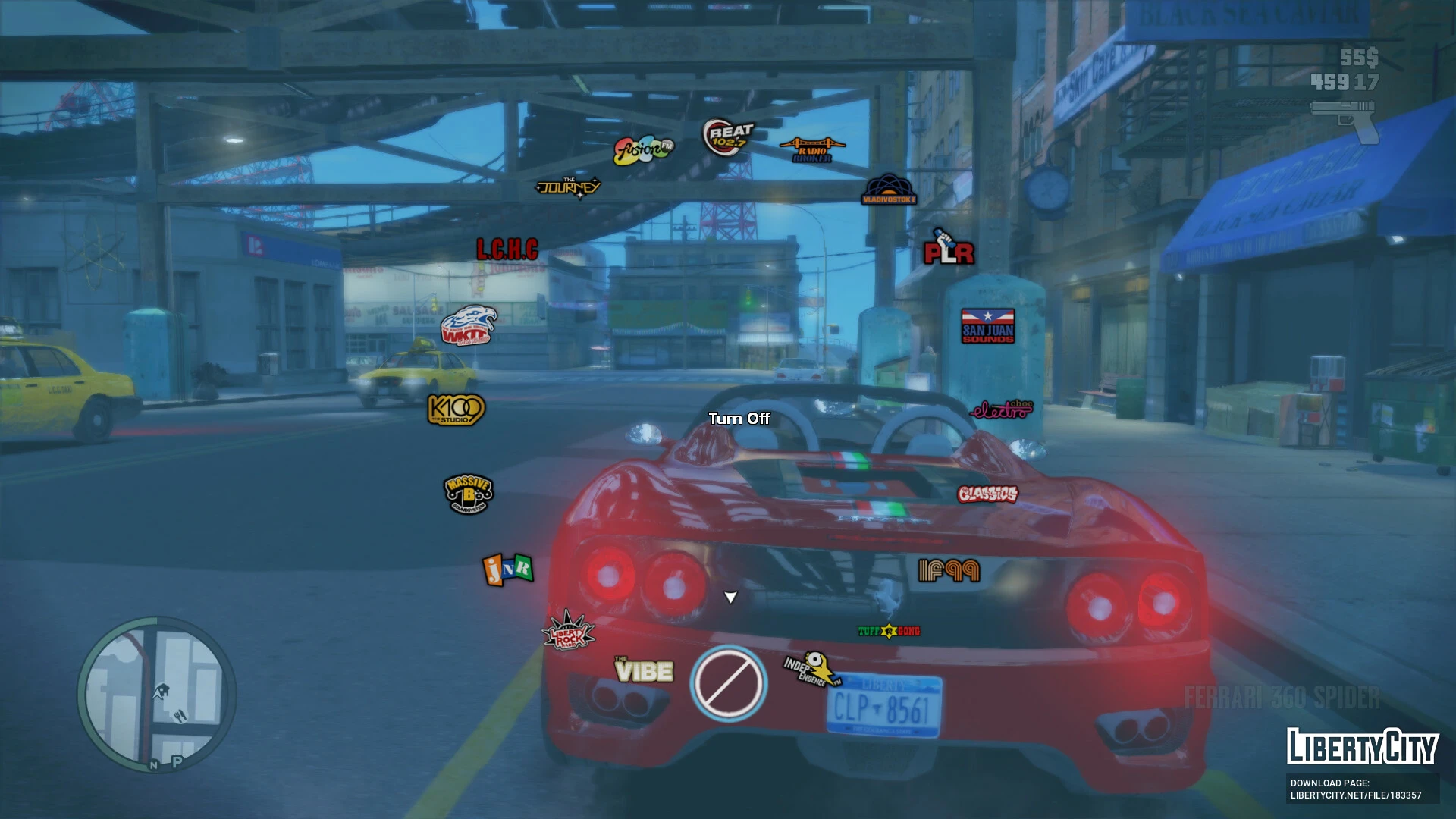1456x819 pixels.
Task: Select the Massive B Soundsystem badge
Action: coord(467,493)
